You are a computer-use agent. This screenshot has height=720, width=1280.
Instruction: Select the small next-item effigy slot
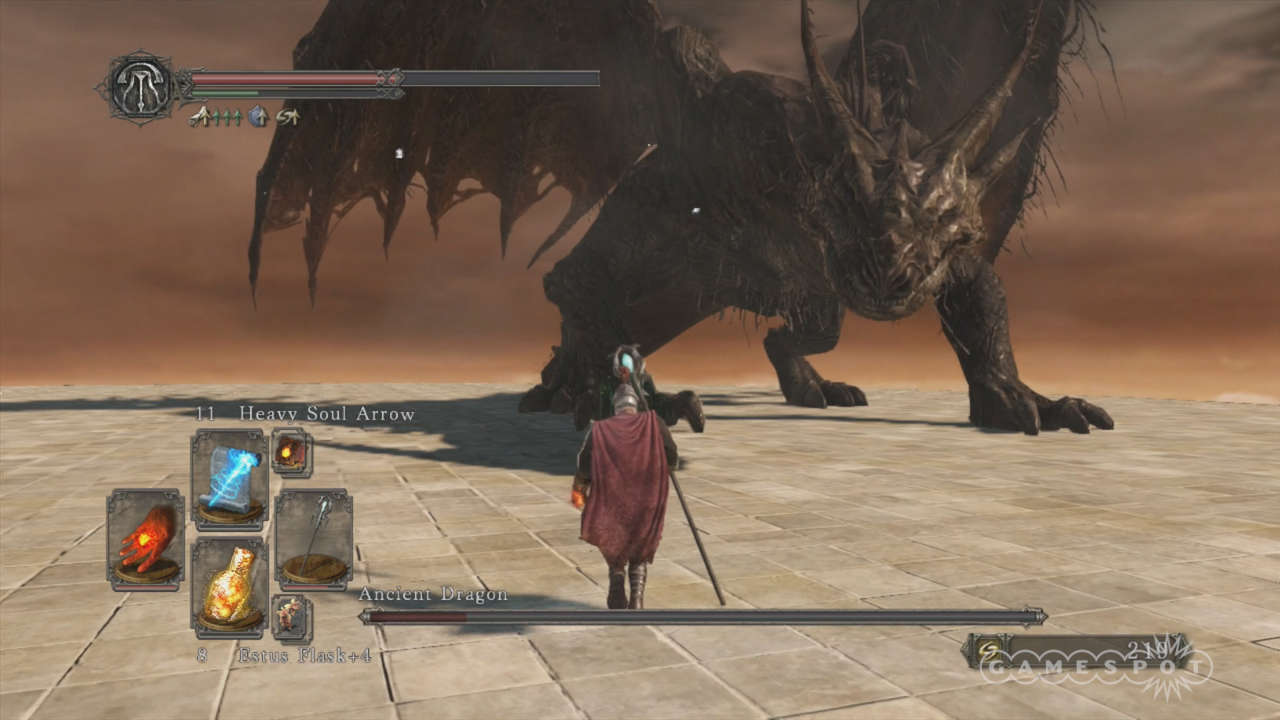coord(291,616)
